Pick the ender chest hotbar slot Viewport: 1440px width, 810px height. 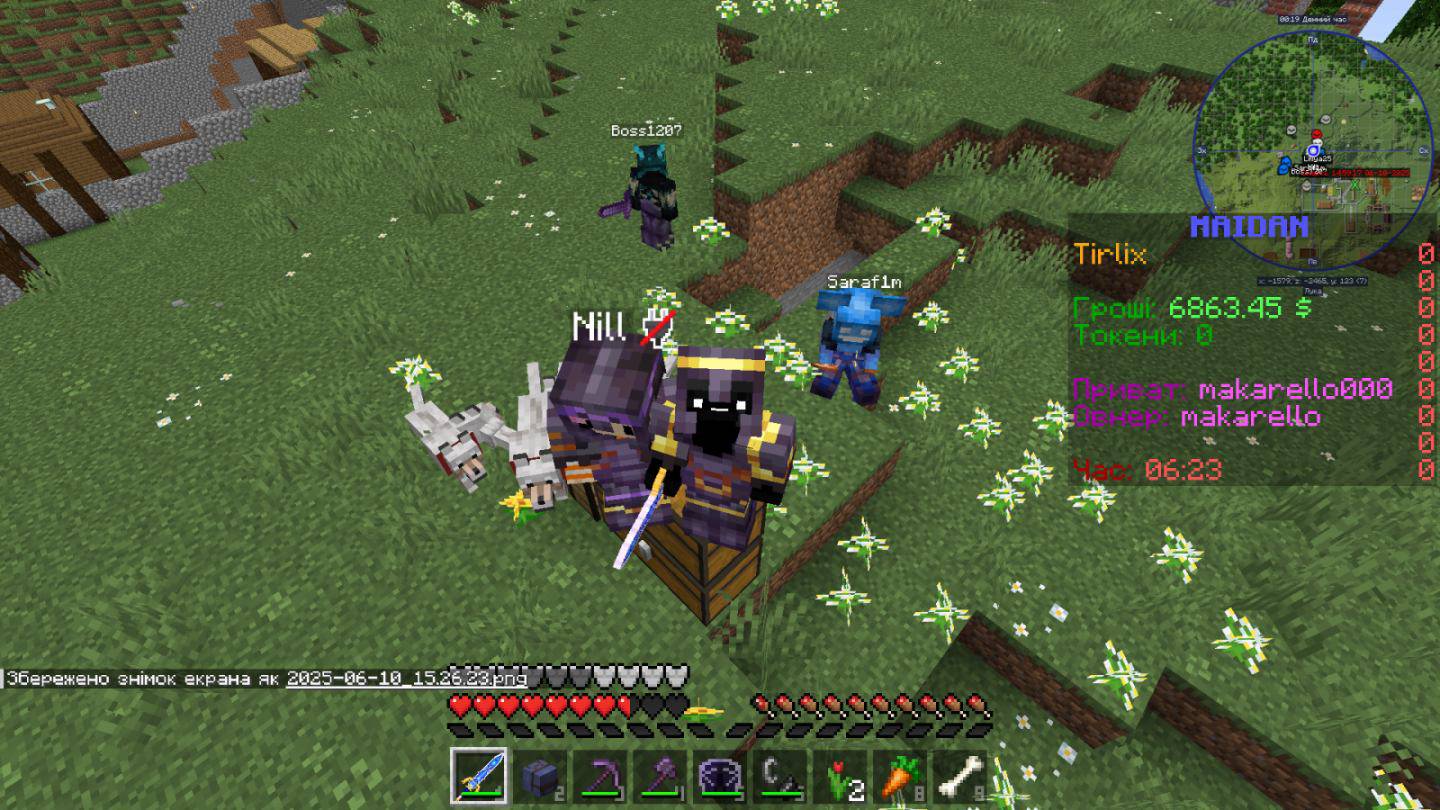pos(720,775)
